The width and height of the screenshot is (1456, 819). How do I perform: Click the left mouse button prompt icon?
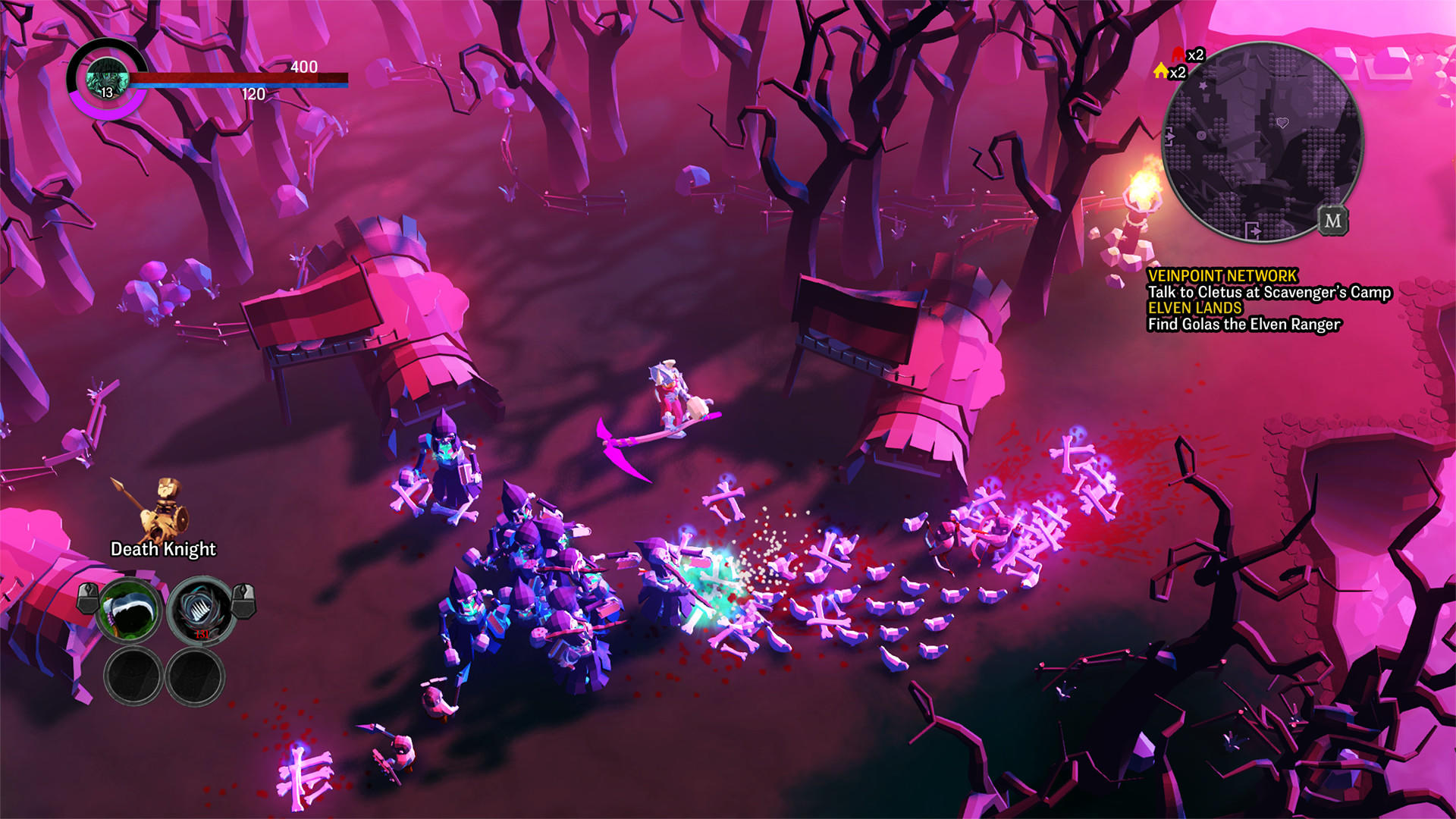tap(87, 601)
